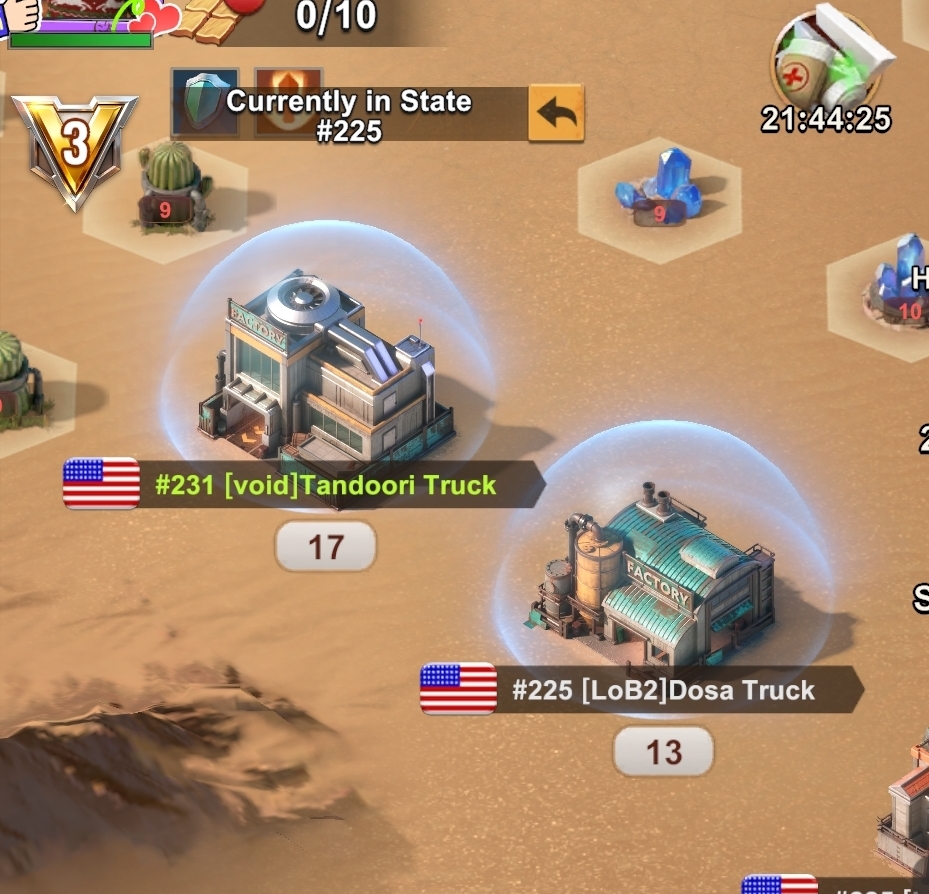Screen dimensions: 929x894
Task: Choose the [LoB2]Dosa Truck name banner
Action: [x=662, y=690]
